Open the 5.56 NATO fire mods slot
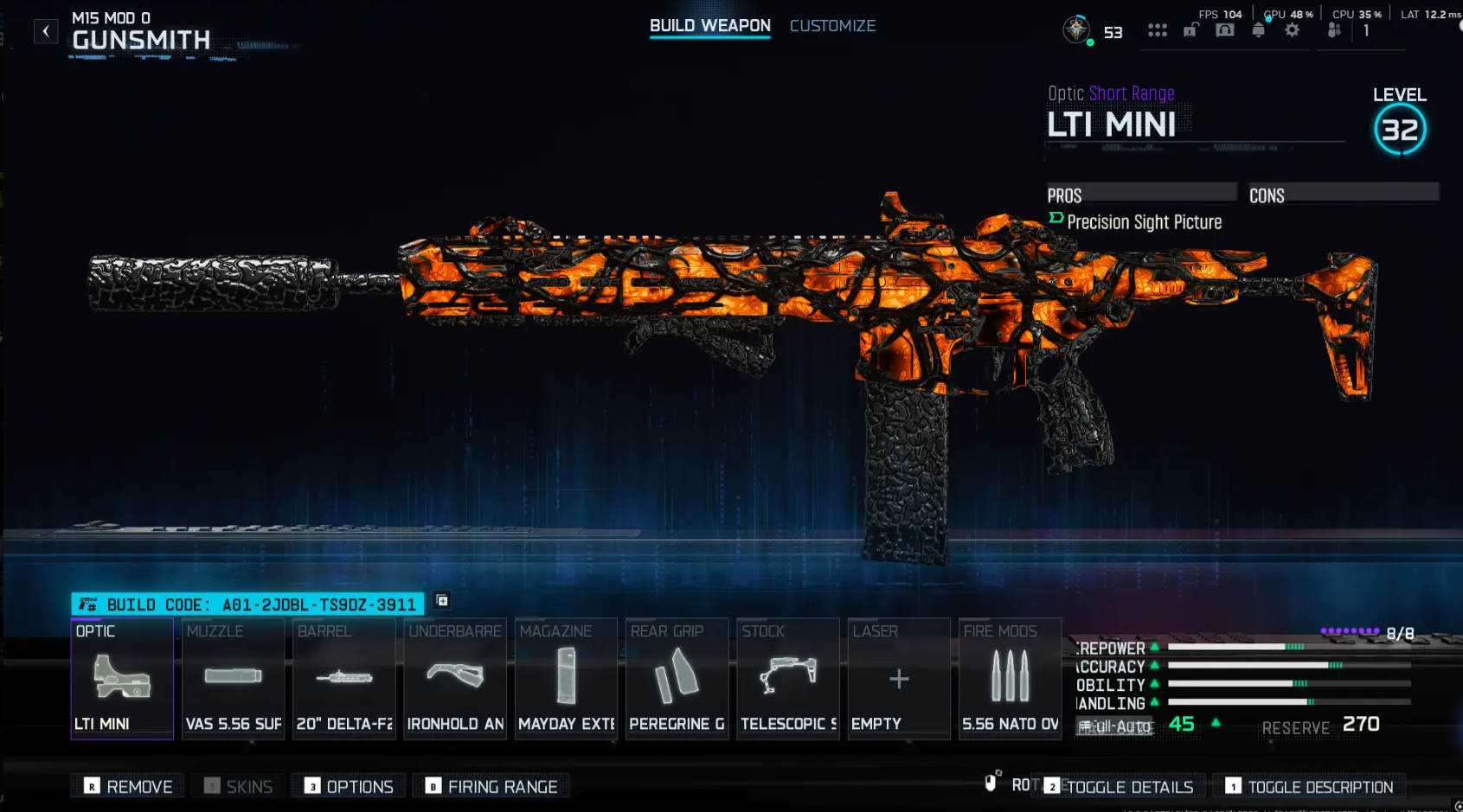Screen dimensions: 1463x812 [1010, 679]
